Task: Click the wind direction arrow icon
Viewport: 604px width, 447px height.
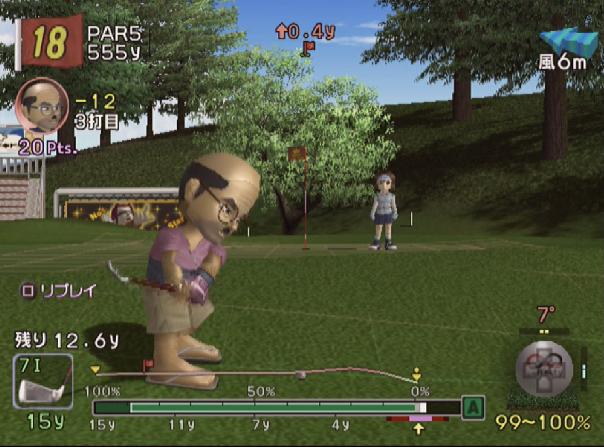Action: coord(567,41)
